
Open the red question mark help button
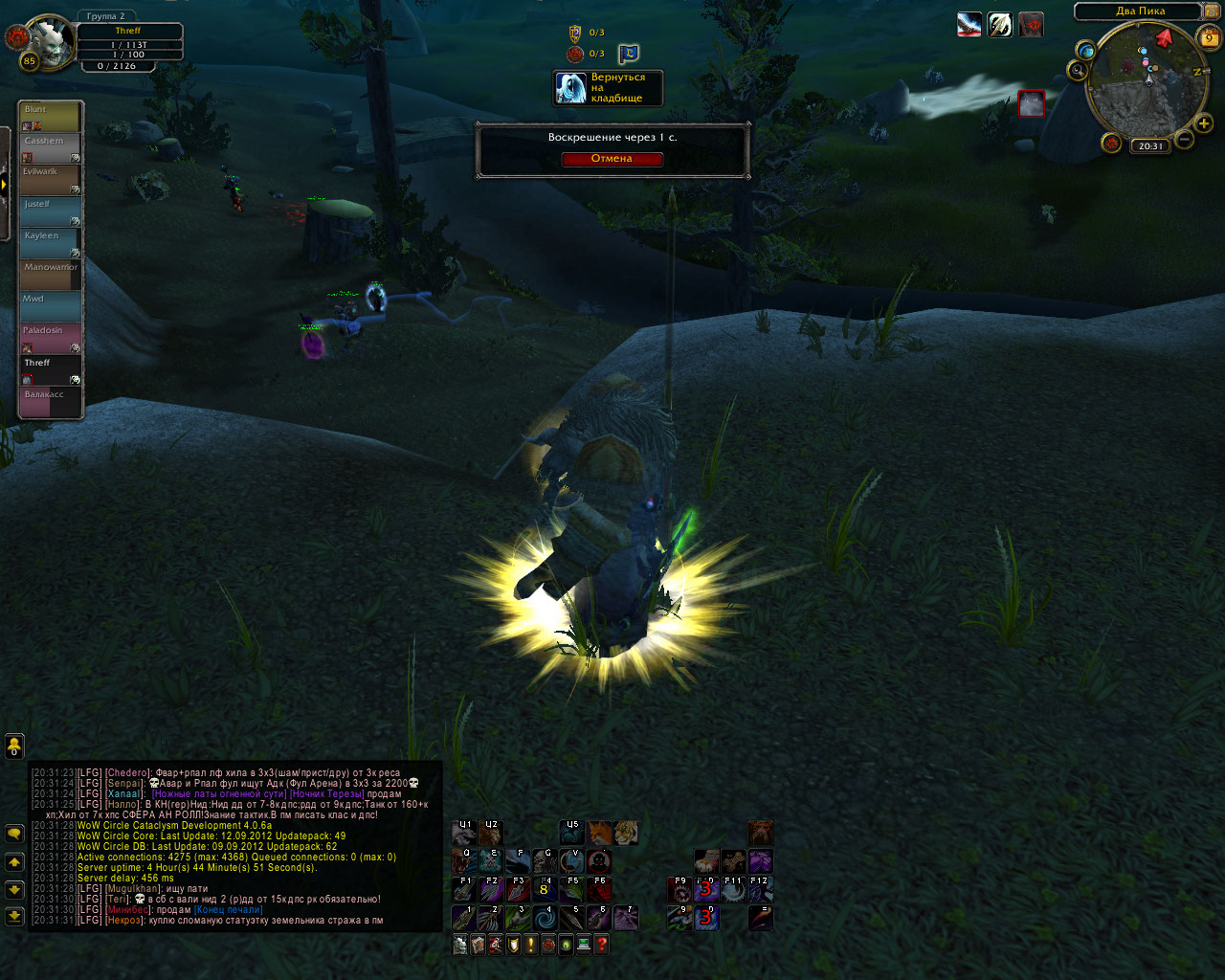(x=601, y=946)
